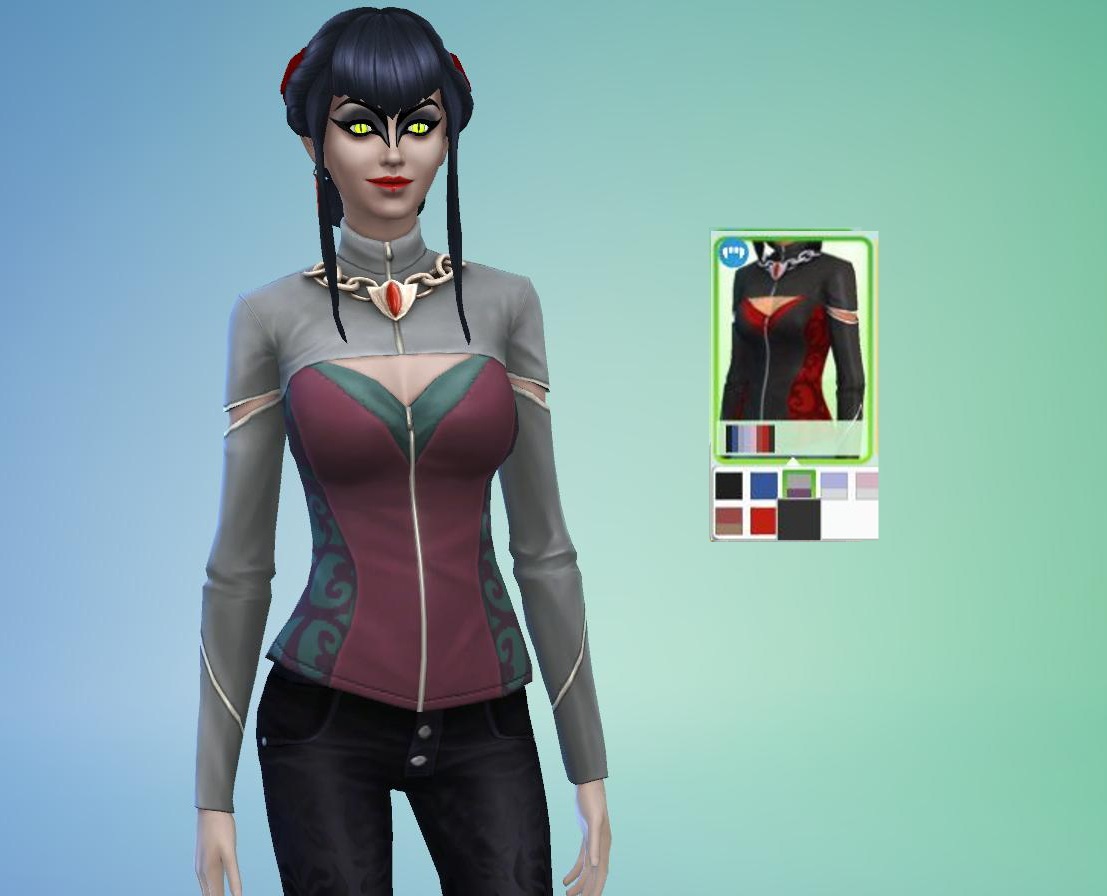Select the dusty red and tan swatch
Image resolution: width=1107 pixels, height=896 pixels.
(x=729, y=521)
